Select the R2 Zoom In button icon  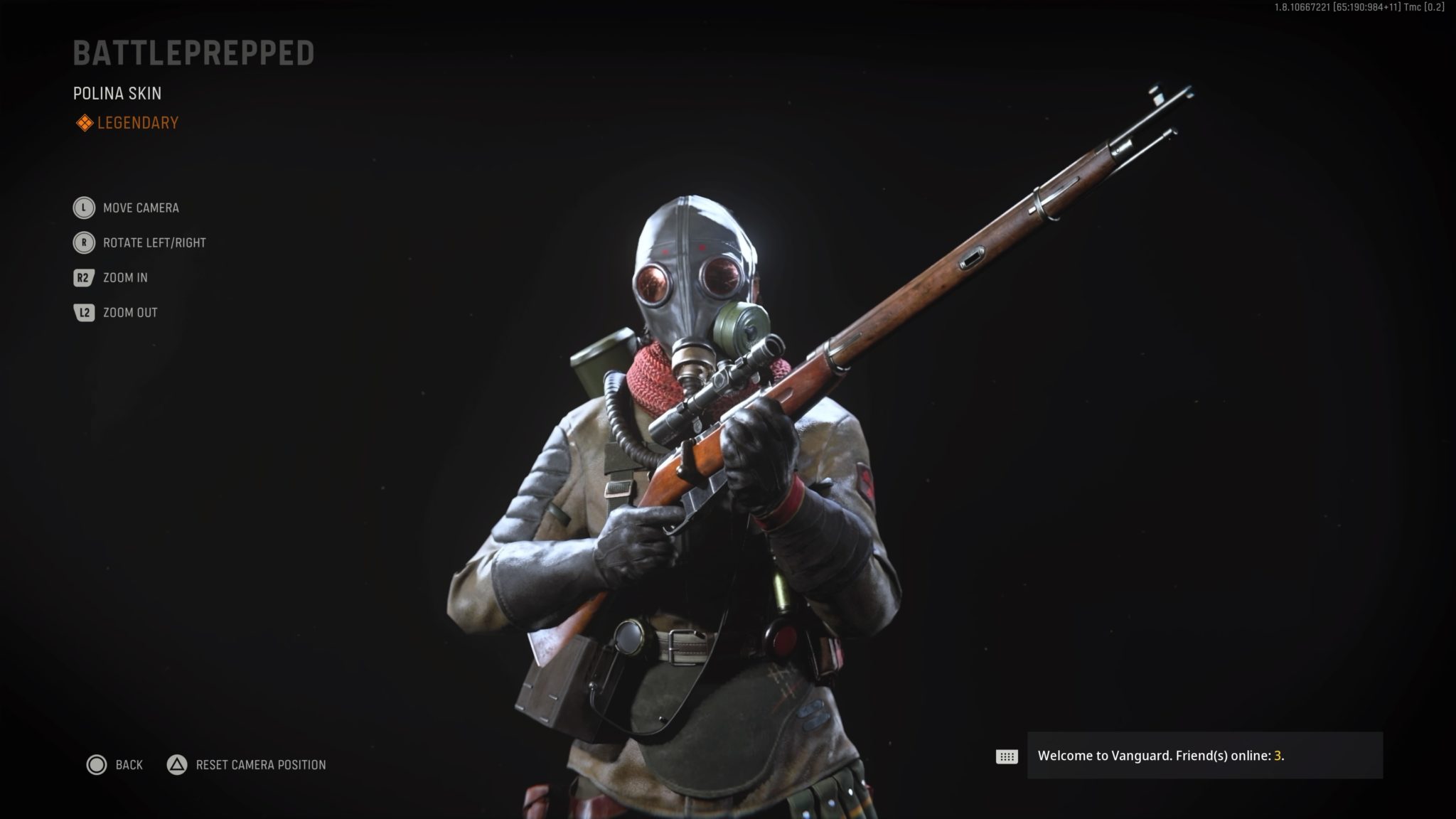point(83,277)
